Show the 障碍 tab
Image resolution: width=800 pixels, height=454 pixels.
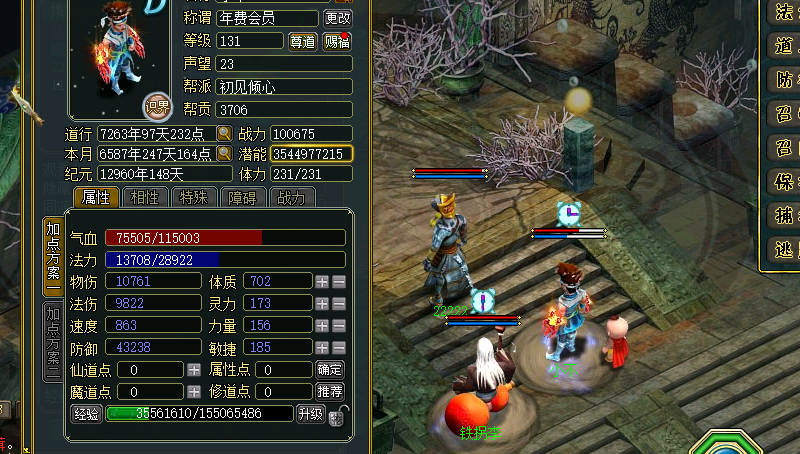point(241,197)
